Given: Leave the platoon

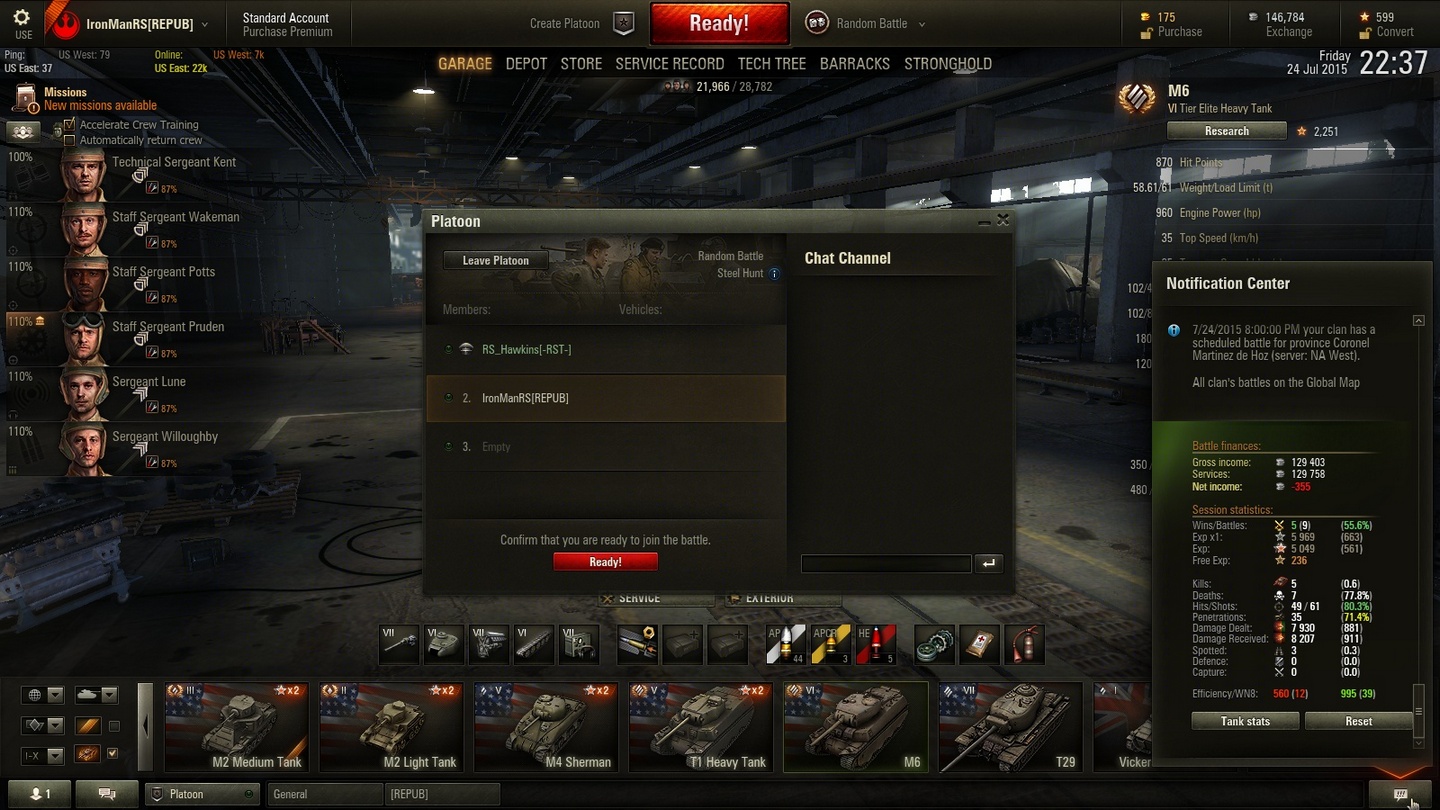Looking at the screenshot, I should [496, 261].
